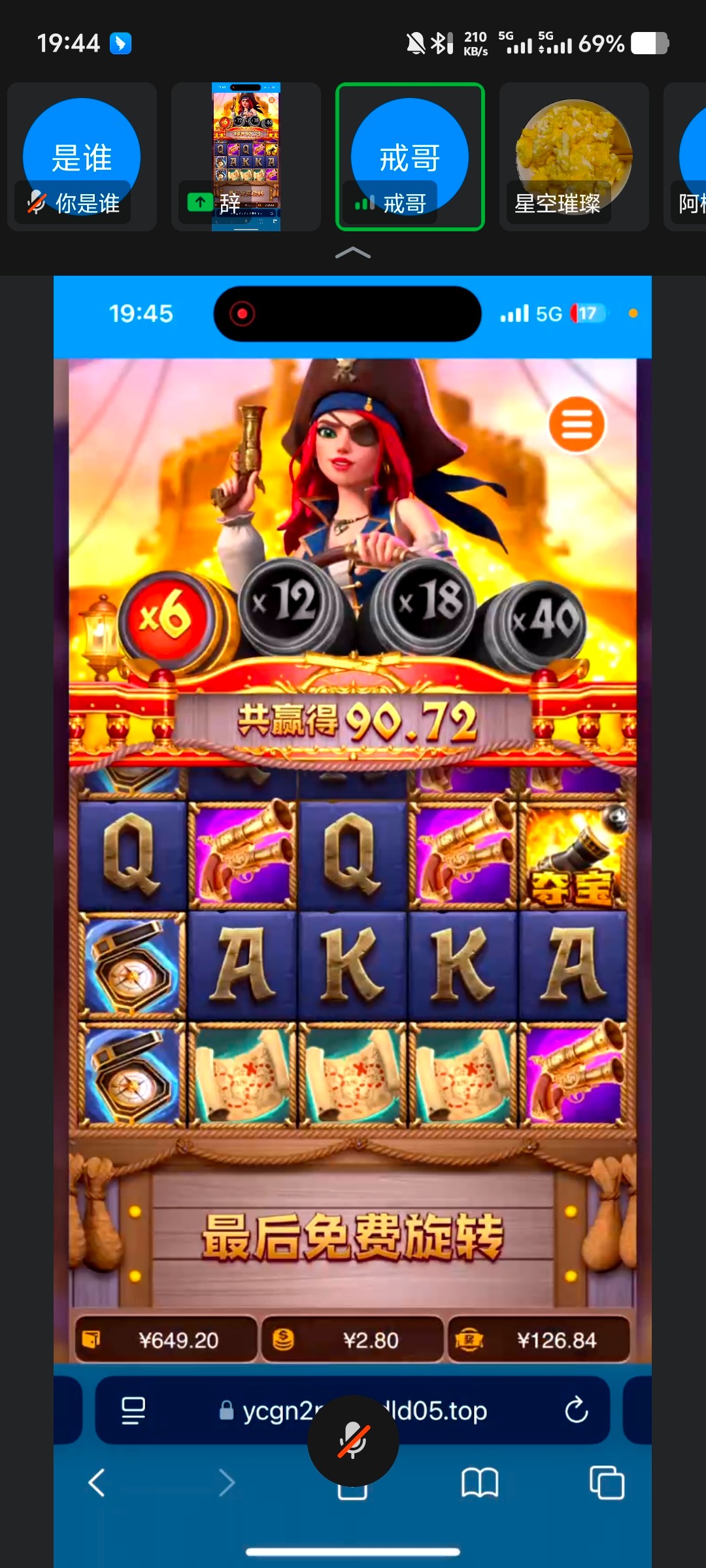Show browser tabs overview
The height and width of the screenshot is (1568, 706).
pyautogui.click(x=606, y=1483)
